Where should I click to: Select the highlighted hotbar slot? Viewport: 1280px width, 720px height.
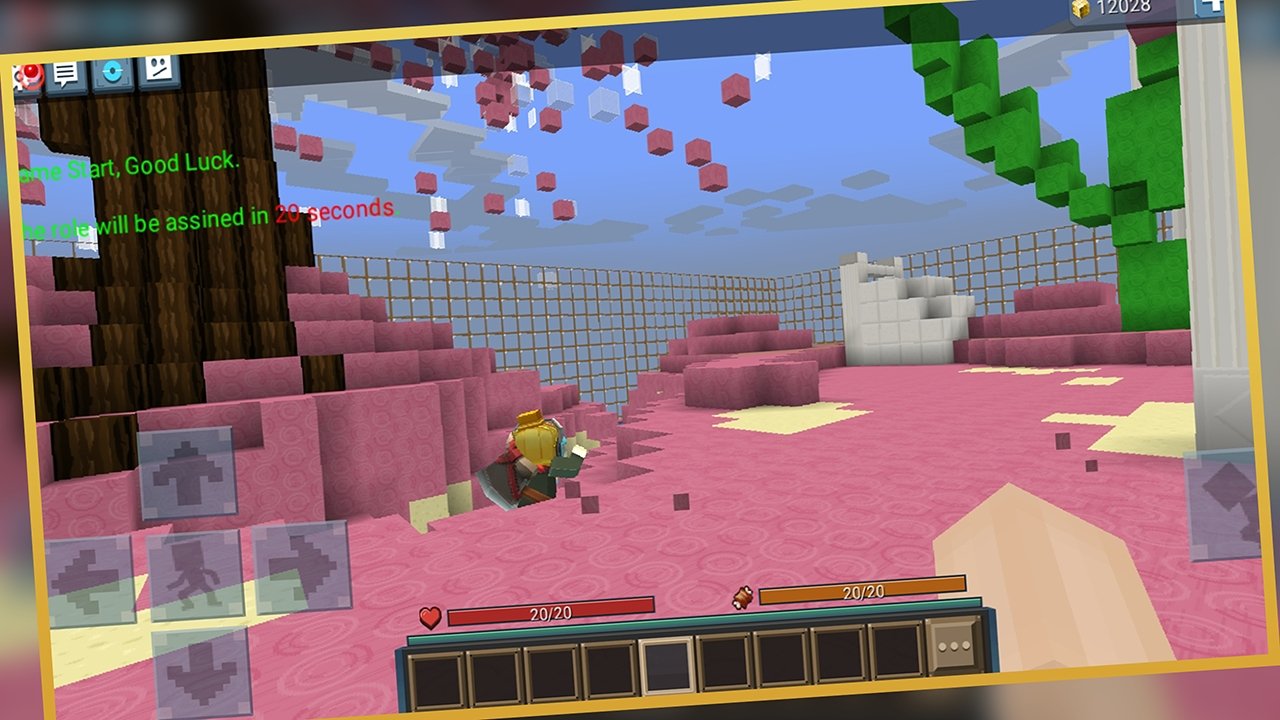[667, 664]
